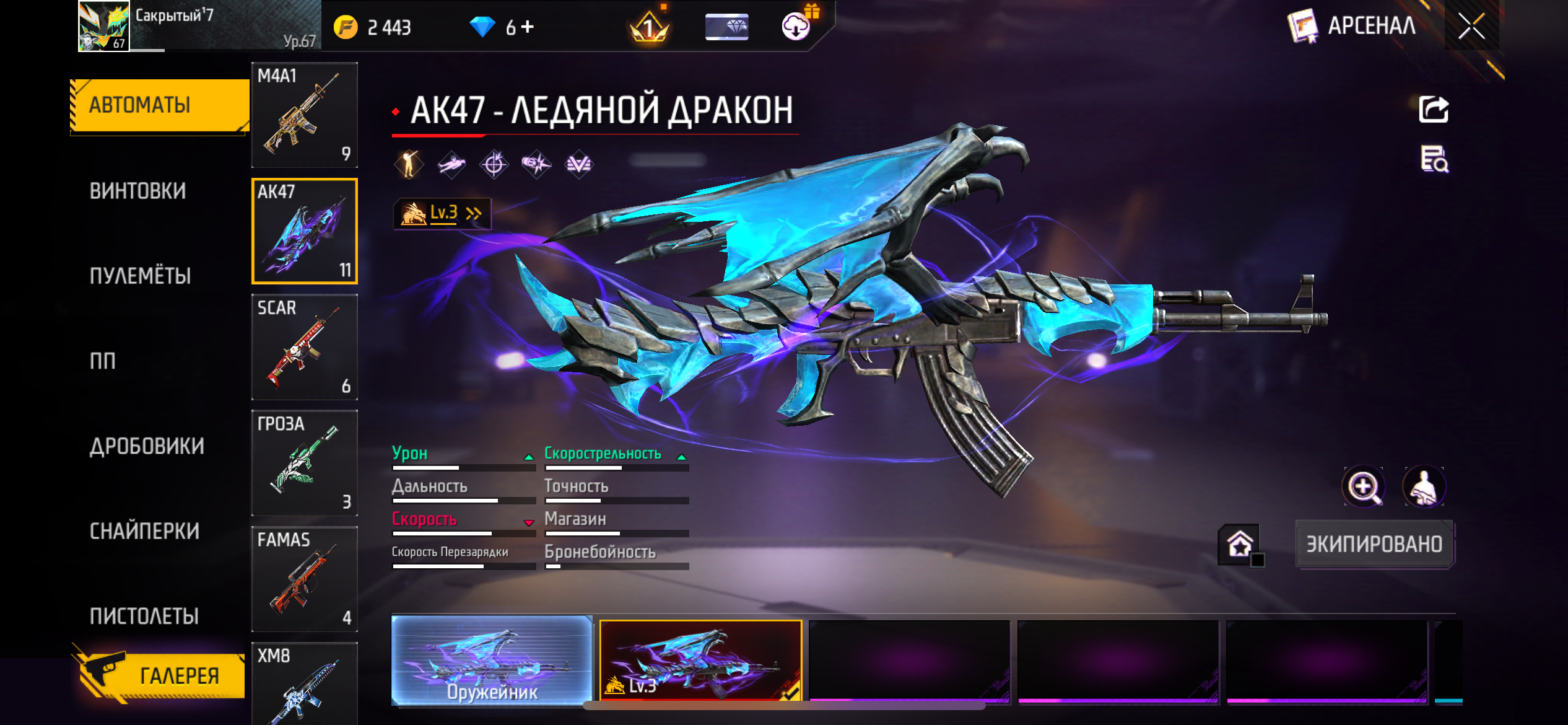The image size is (1568, 725).
Task: Add diamonds with the plus button
Action: 528,27
